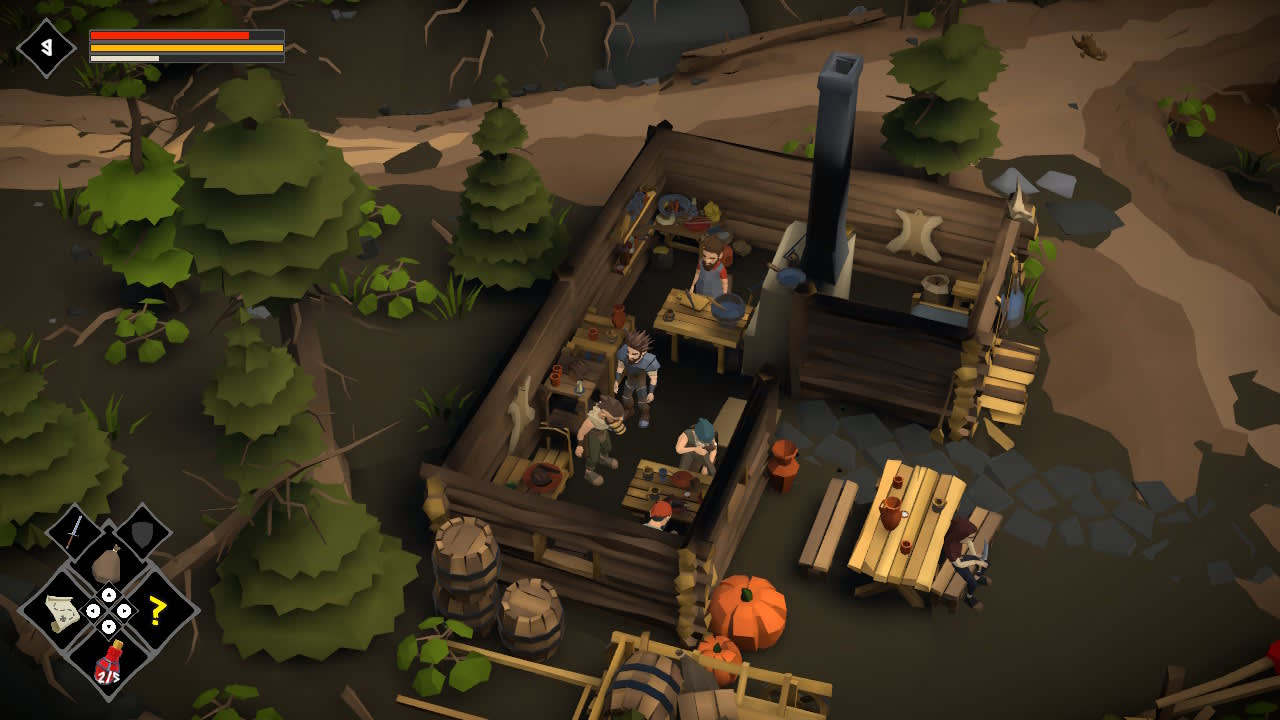Screen dimensions: 1280x720
Task: Open the map scroll icon
Action: (x=60, y=610)
